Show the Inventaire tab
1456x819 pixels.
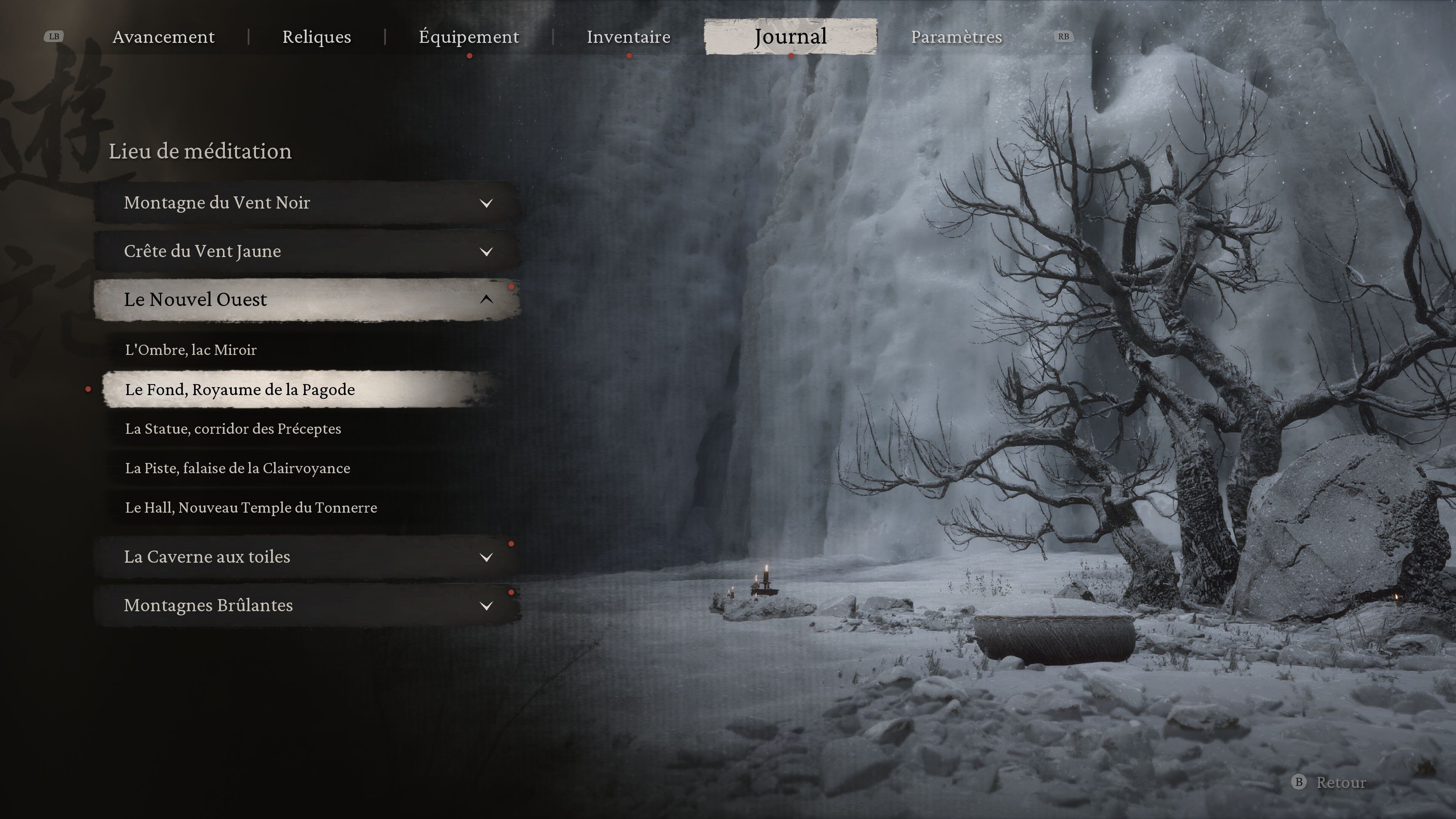coord(628,37)
